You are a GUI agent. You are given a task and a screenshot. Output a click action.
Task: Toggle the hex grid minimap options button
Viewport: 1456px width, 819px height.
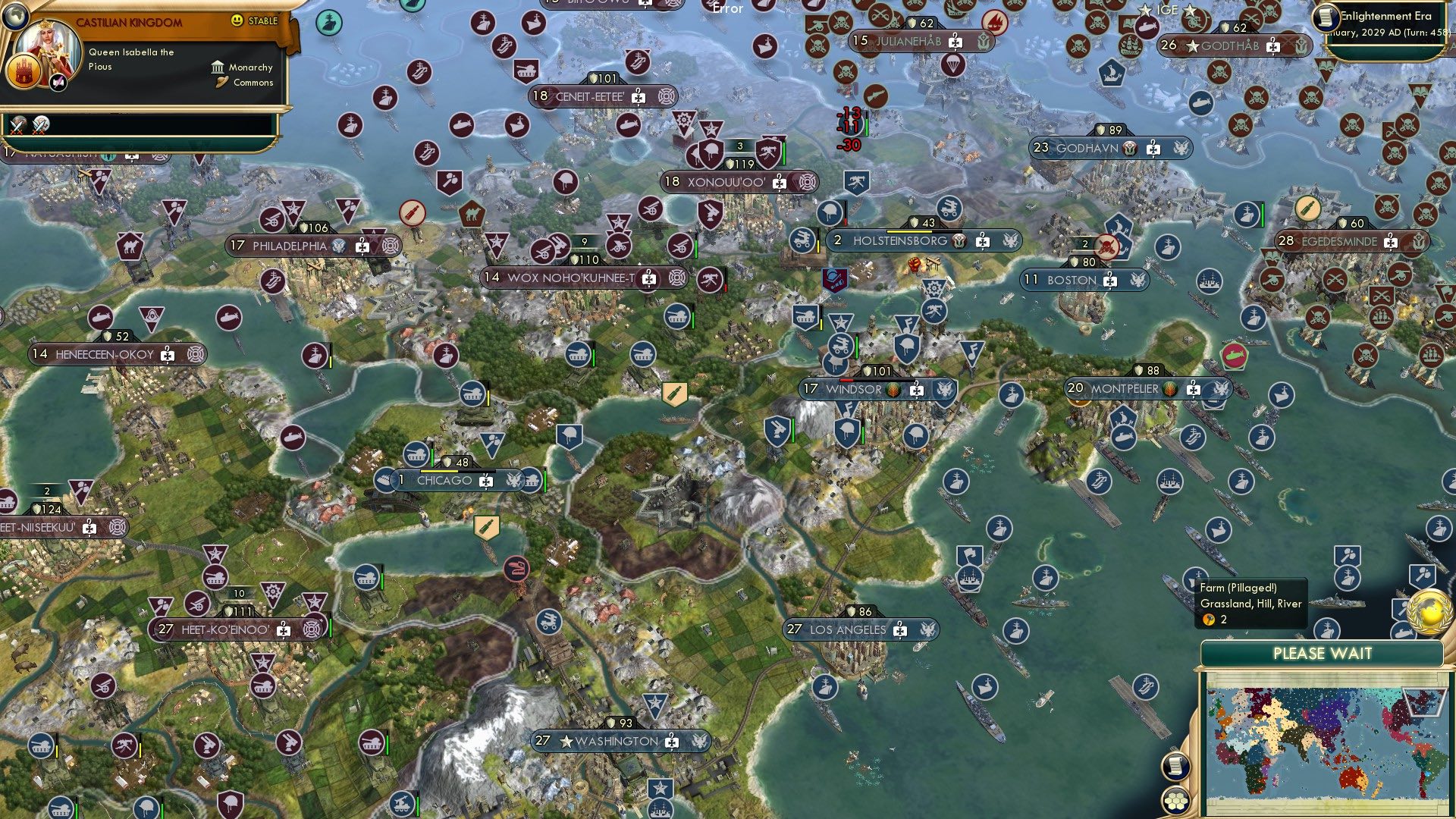[x=1175, y=799]
